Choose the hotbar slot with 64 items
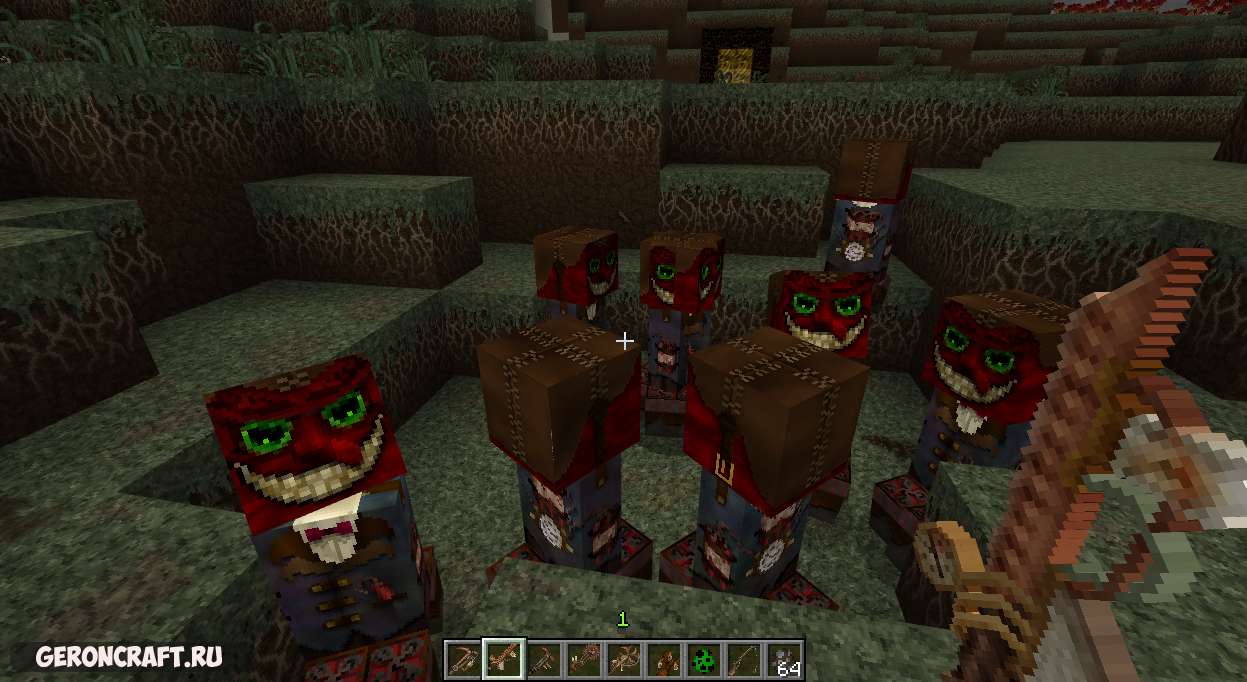The image size is (1247, 682). pyautogui.click(x=784, y=660)
